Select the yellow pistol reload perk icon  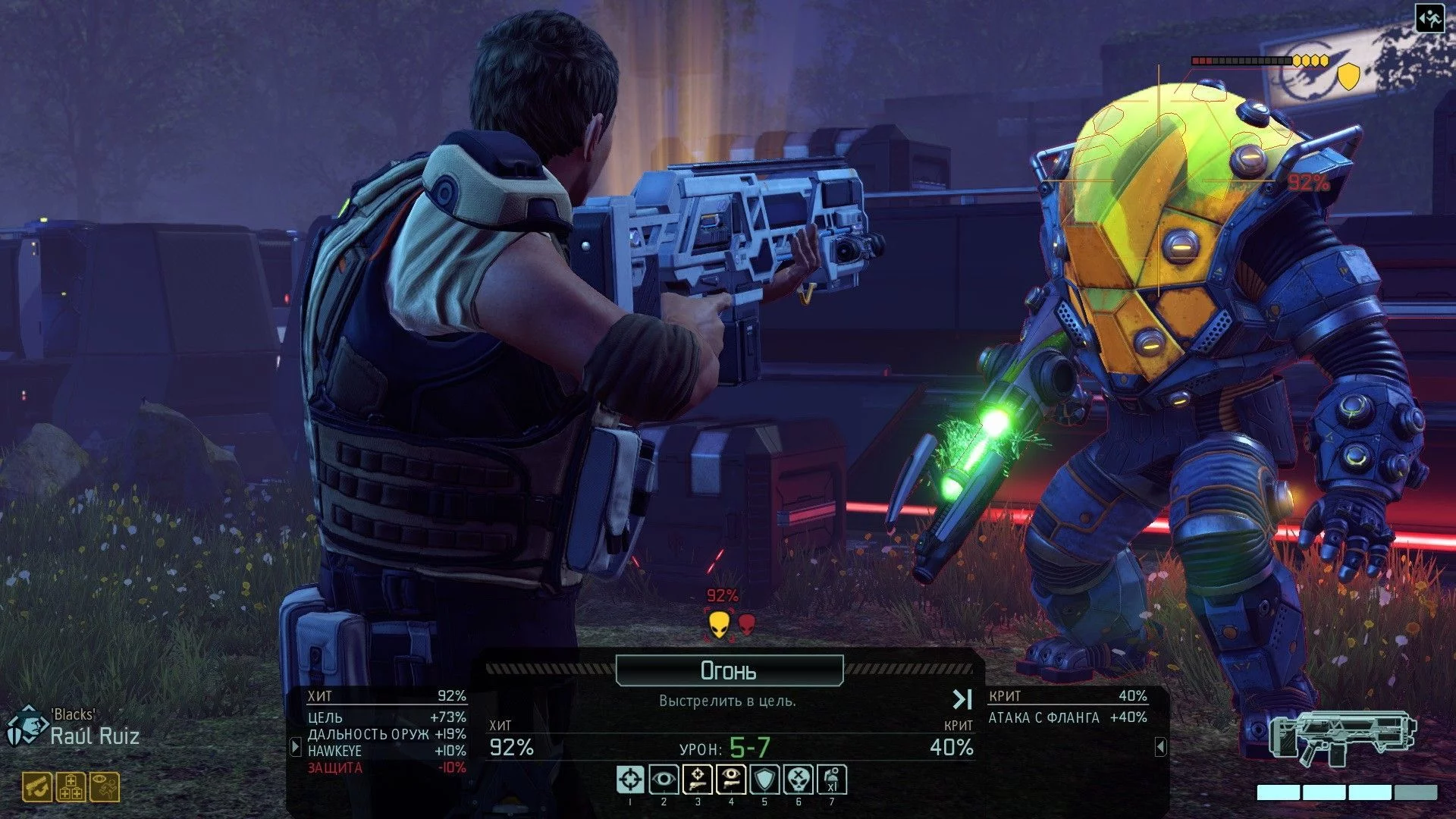pos(37,787)
